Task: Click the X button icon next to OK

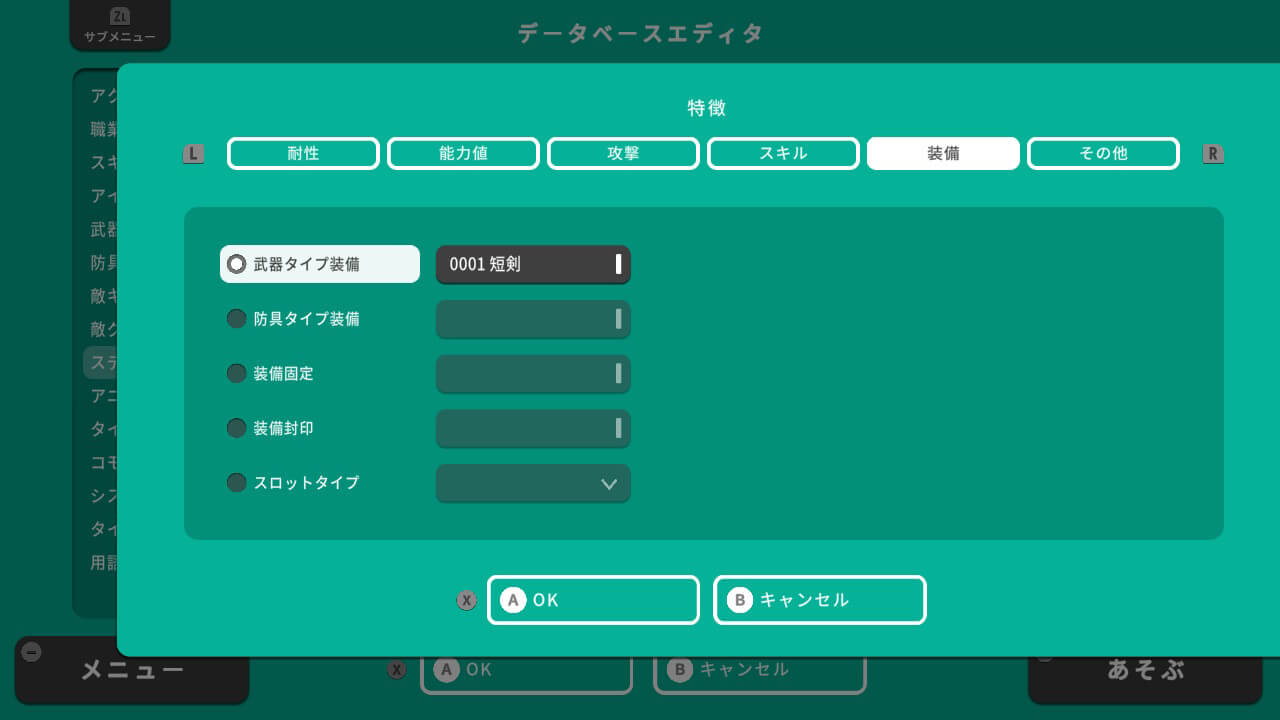Action: coord(466,600)
